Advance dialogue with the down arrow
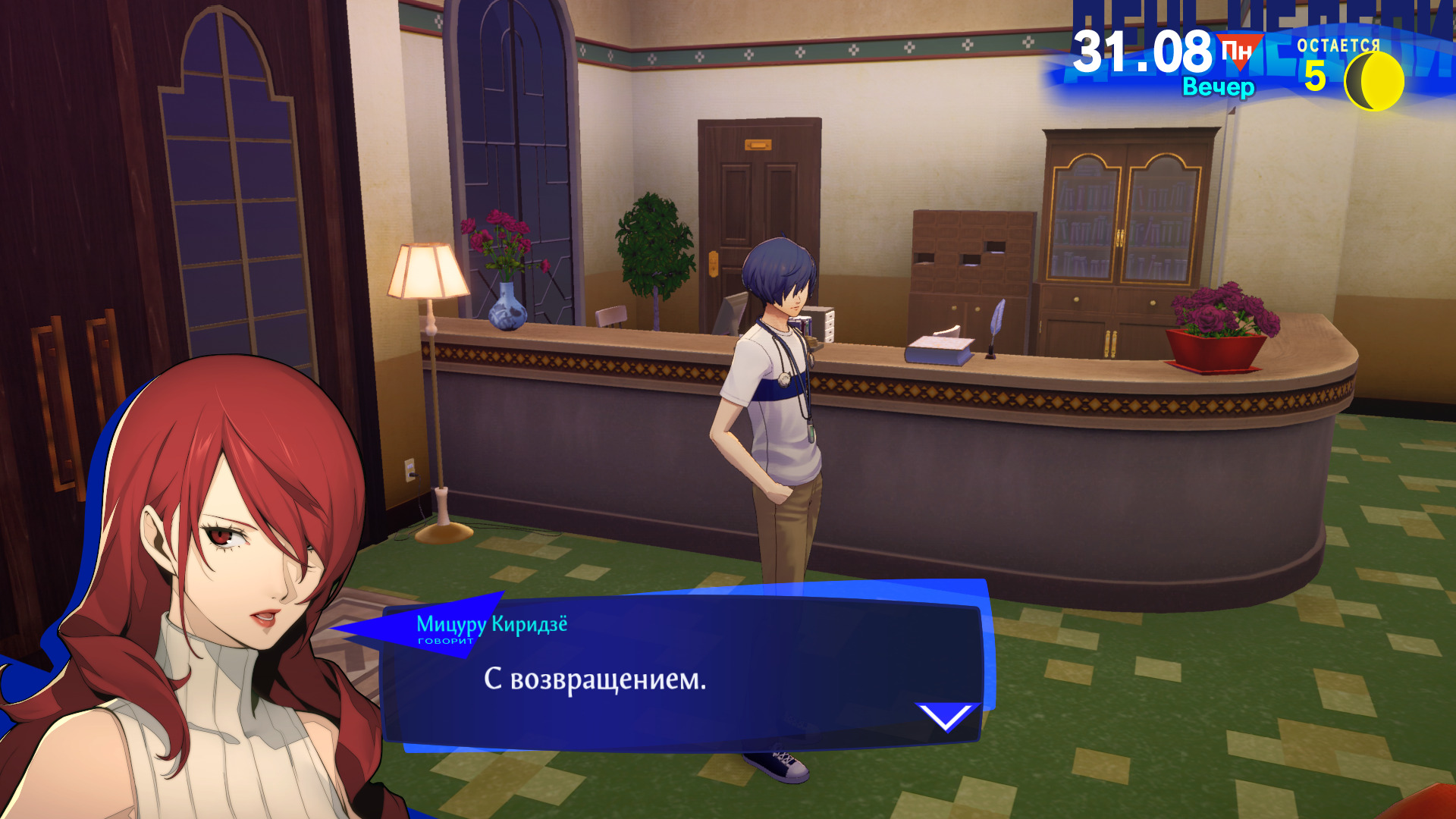This screenshot has height=819, width=1456. tap(946, 717)
